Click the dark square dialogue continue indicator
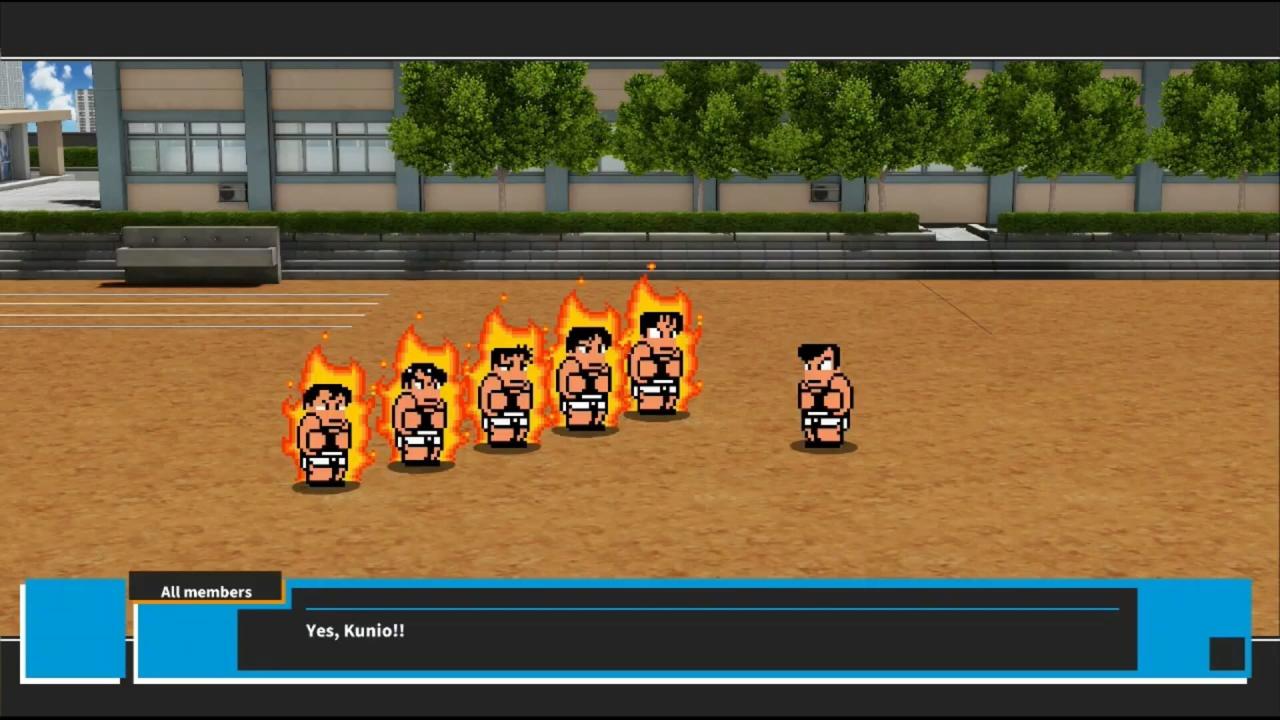The height and width of the screenshot is (720, 1280). point(1226,654)
